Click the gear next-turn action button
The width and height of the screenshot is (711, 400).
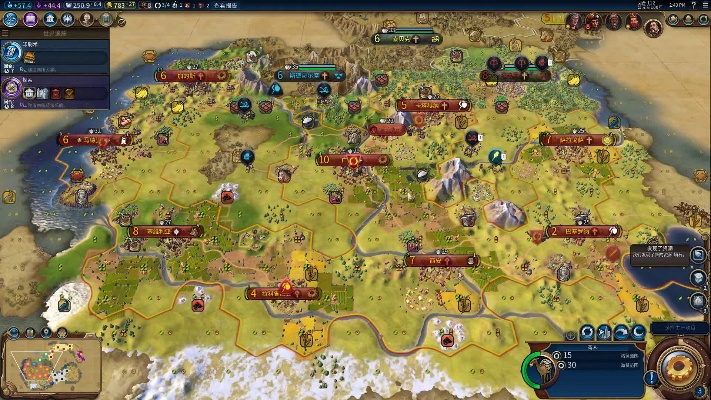click(679, 366)
